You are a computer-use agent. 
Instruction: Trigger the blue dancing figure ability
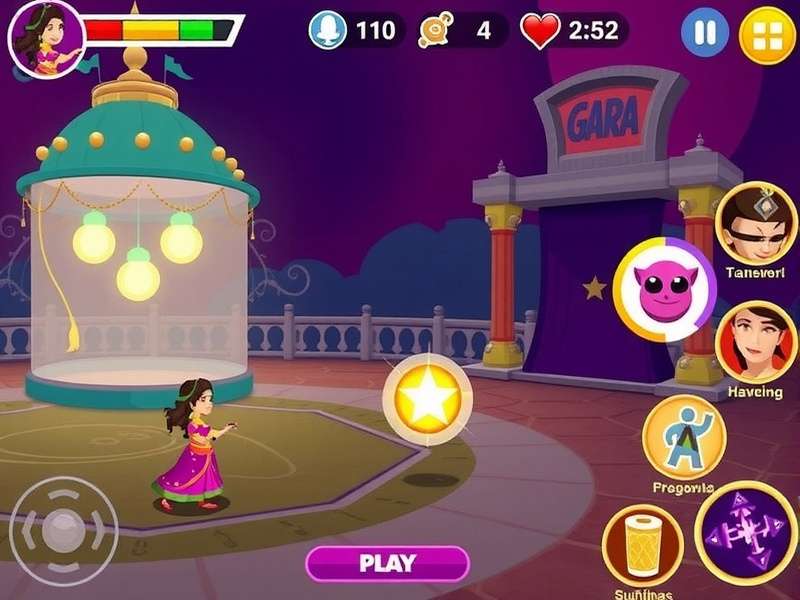(684, 436)
